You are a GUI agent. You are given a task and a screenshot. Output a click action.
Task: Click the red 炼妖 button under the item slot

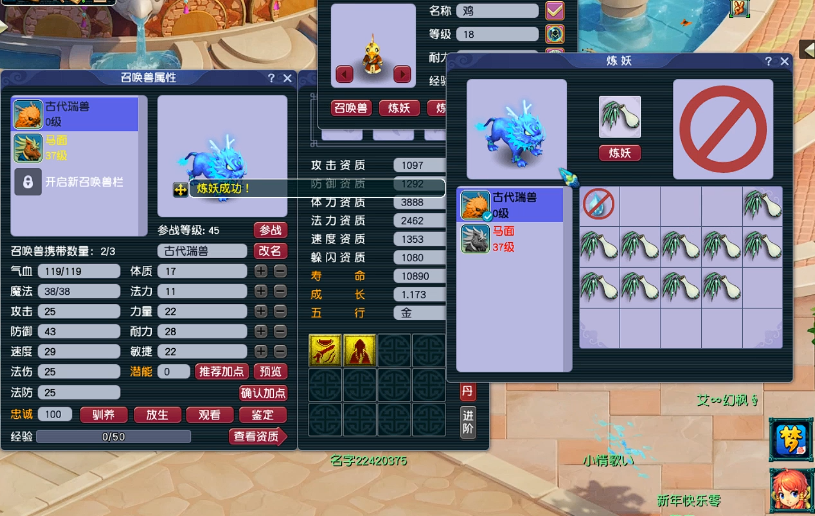(x=620, y=153)
